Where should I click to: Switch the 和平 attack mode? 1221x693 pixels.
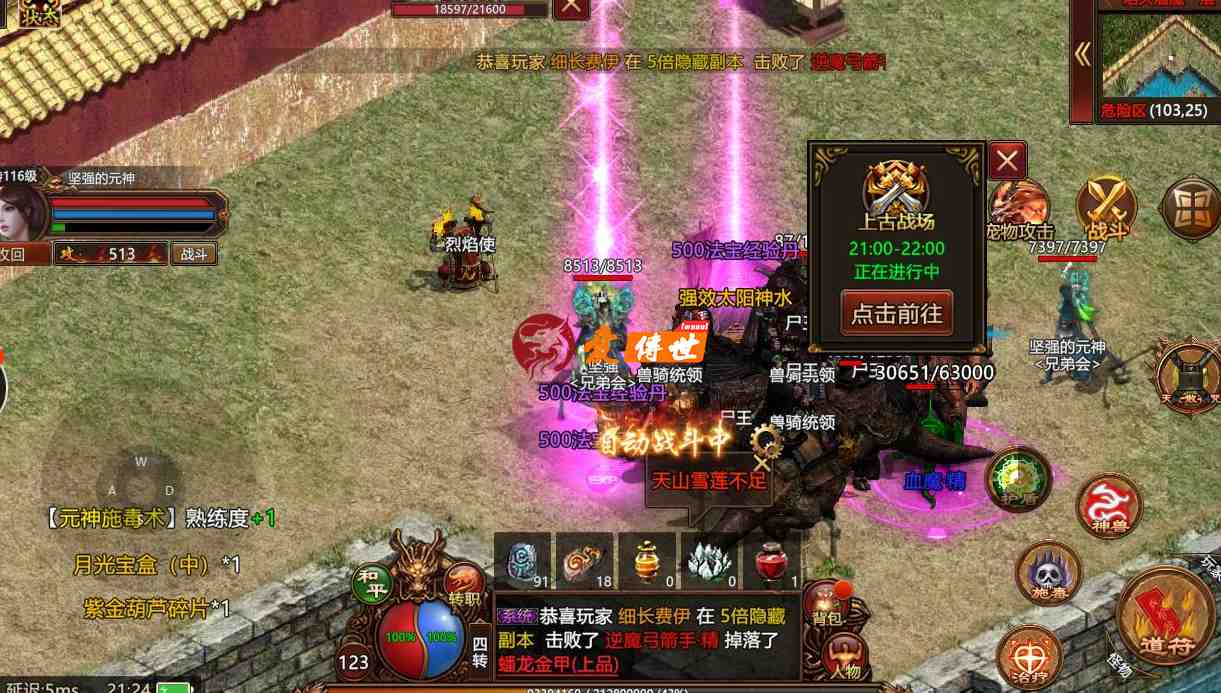click(x=371, y=584)
